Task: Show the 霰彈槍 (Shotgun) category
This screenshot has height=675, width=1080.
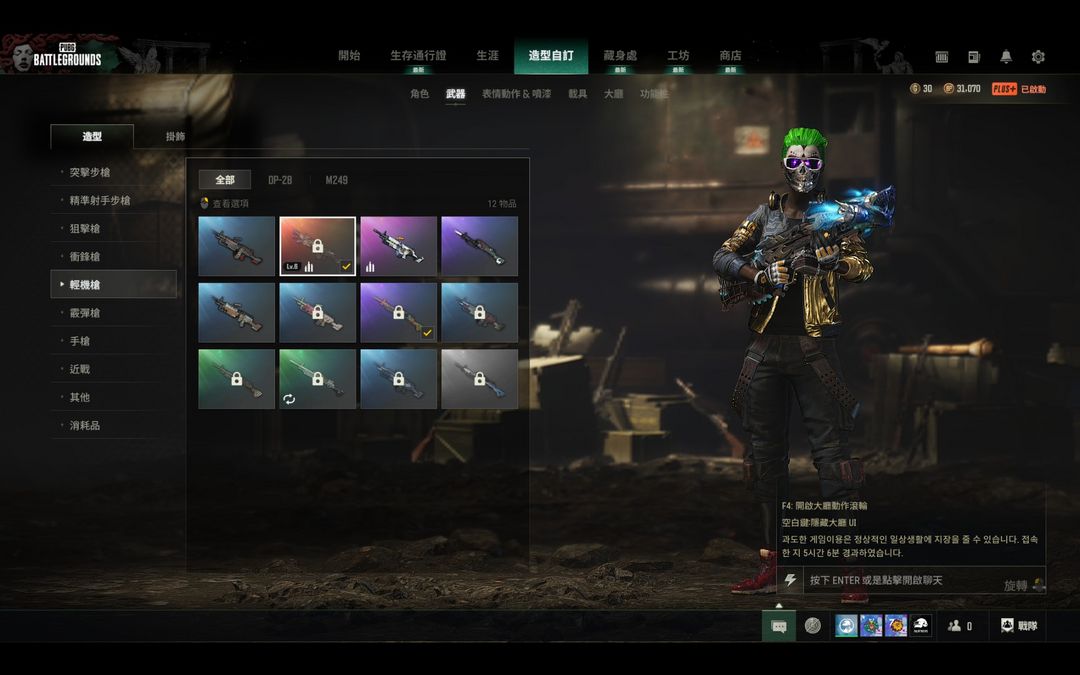Action: [85, 313]
